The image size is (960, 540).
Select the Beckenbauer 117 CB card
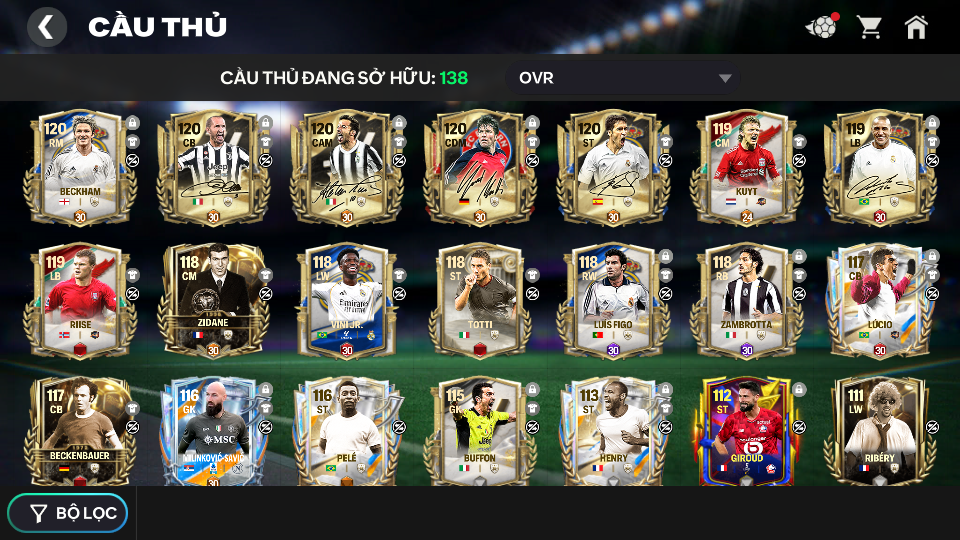[80, 430]
